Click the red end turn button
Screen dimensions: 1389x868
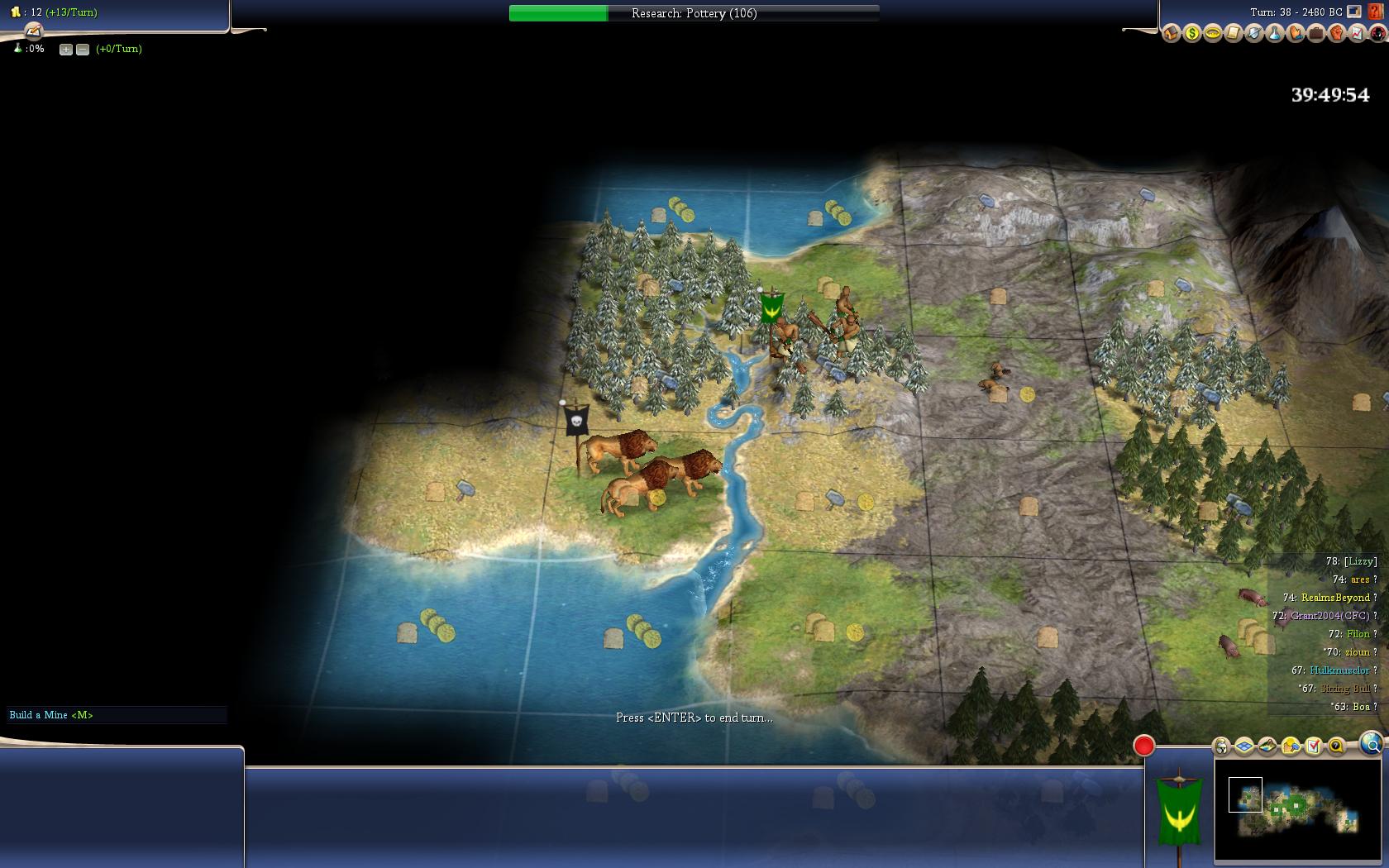tap(1143, 746)
